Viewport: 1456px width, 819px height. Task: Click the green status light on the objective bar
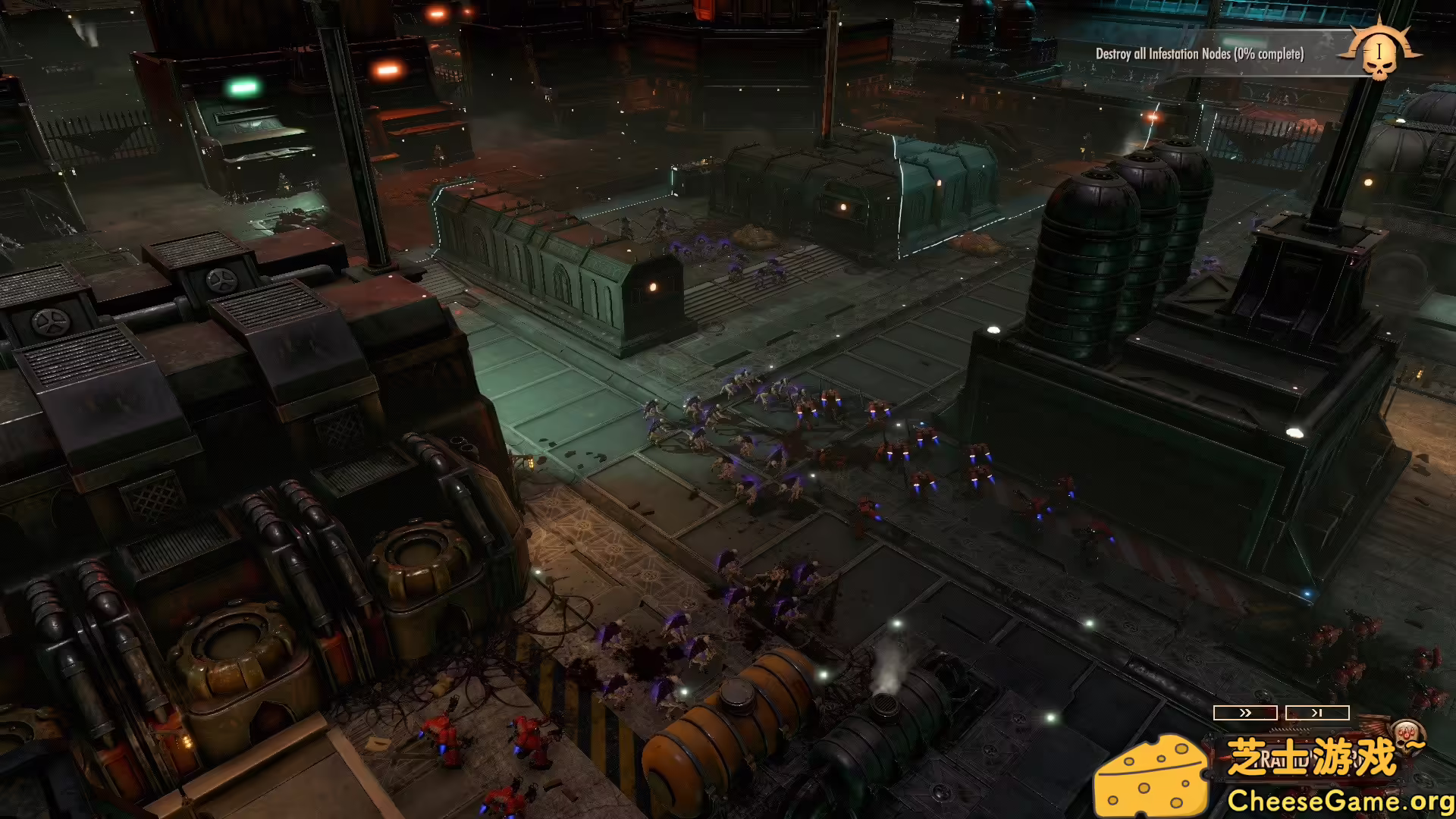point(1244,41)
